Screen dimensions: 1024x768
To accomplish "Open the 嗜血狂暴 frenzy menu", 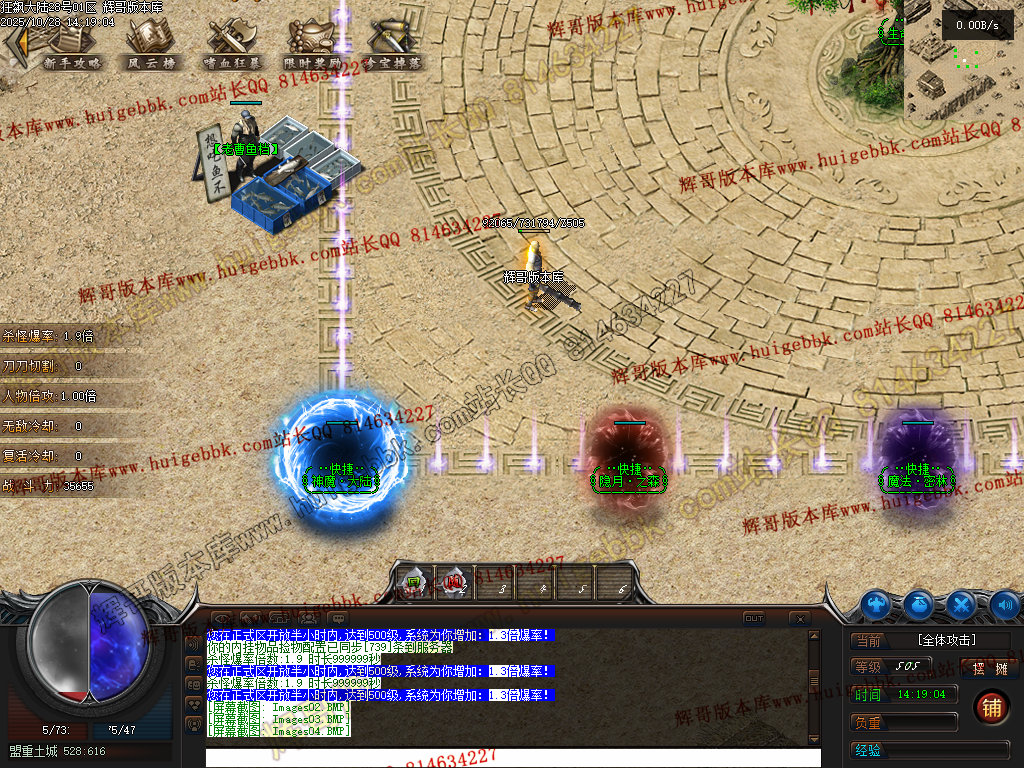I will pyautogui.click(x=231, y=43).
